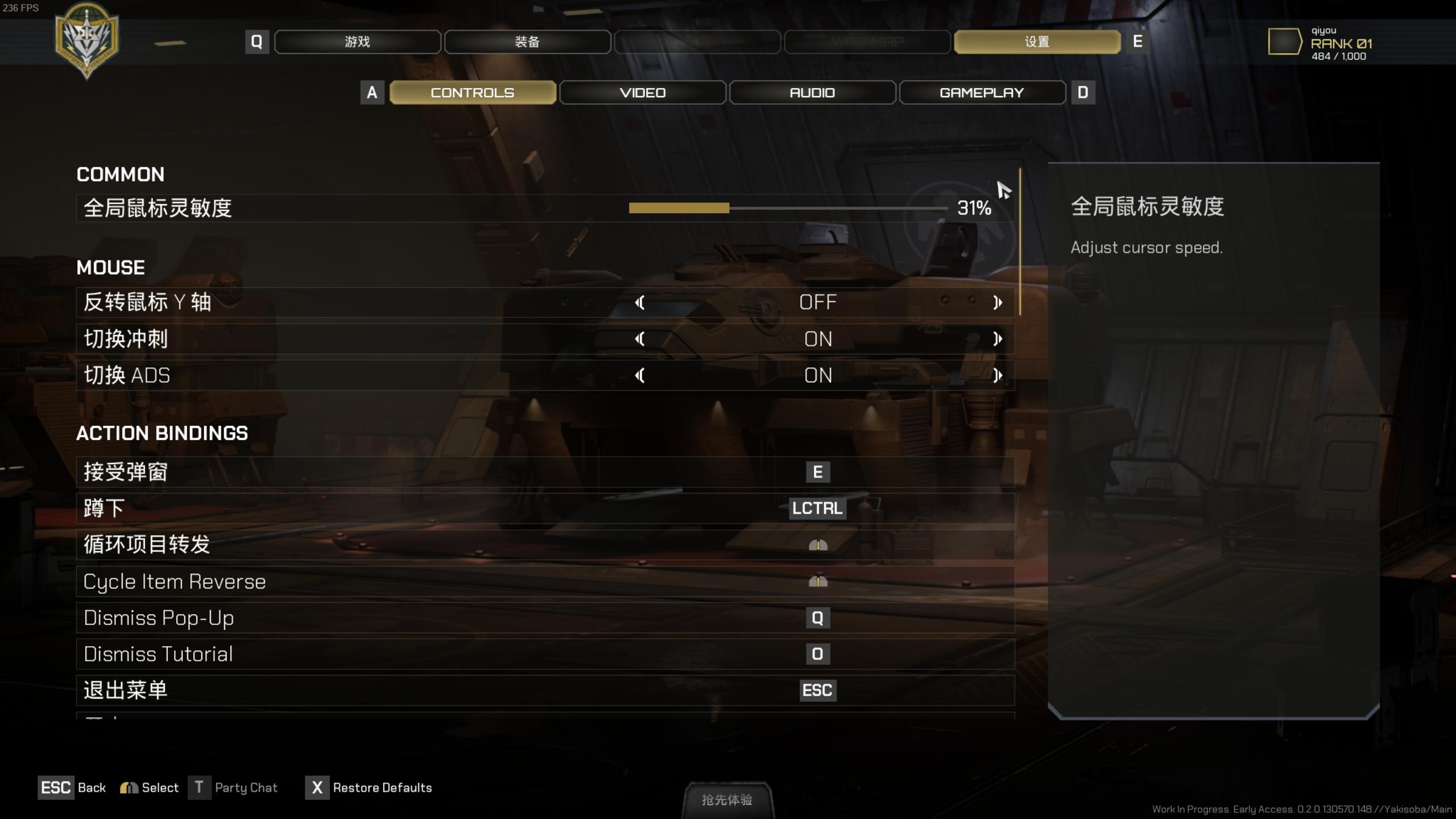The height and width of the screenshot is (819, 1456).
Task: Show the GAMEPLAY settings tab
Action: 982,93
